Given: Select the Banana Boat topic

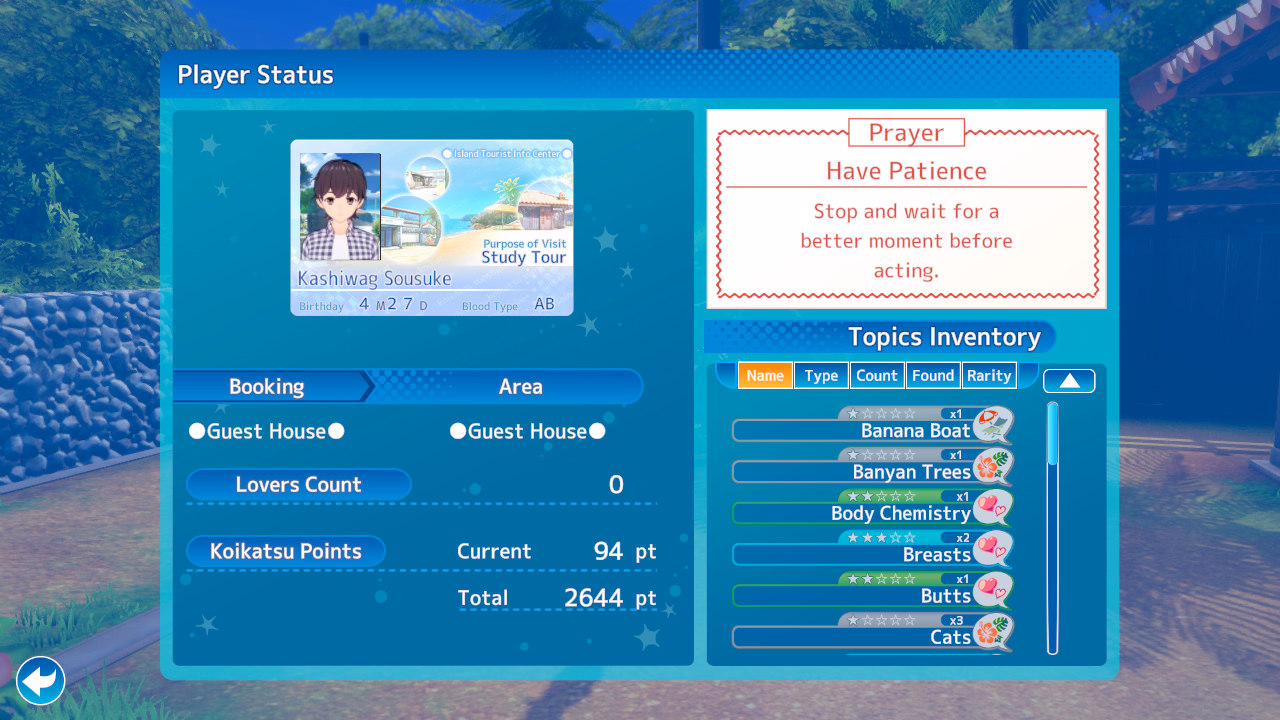Looking at the screenshot, I should click(870, 430).
